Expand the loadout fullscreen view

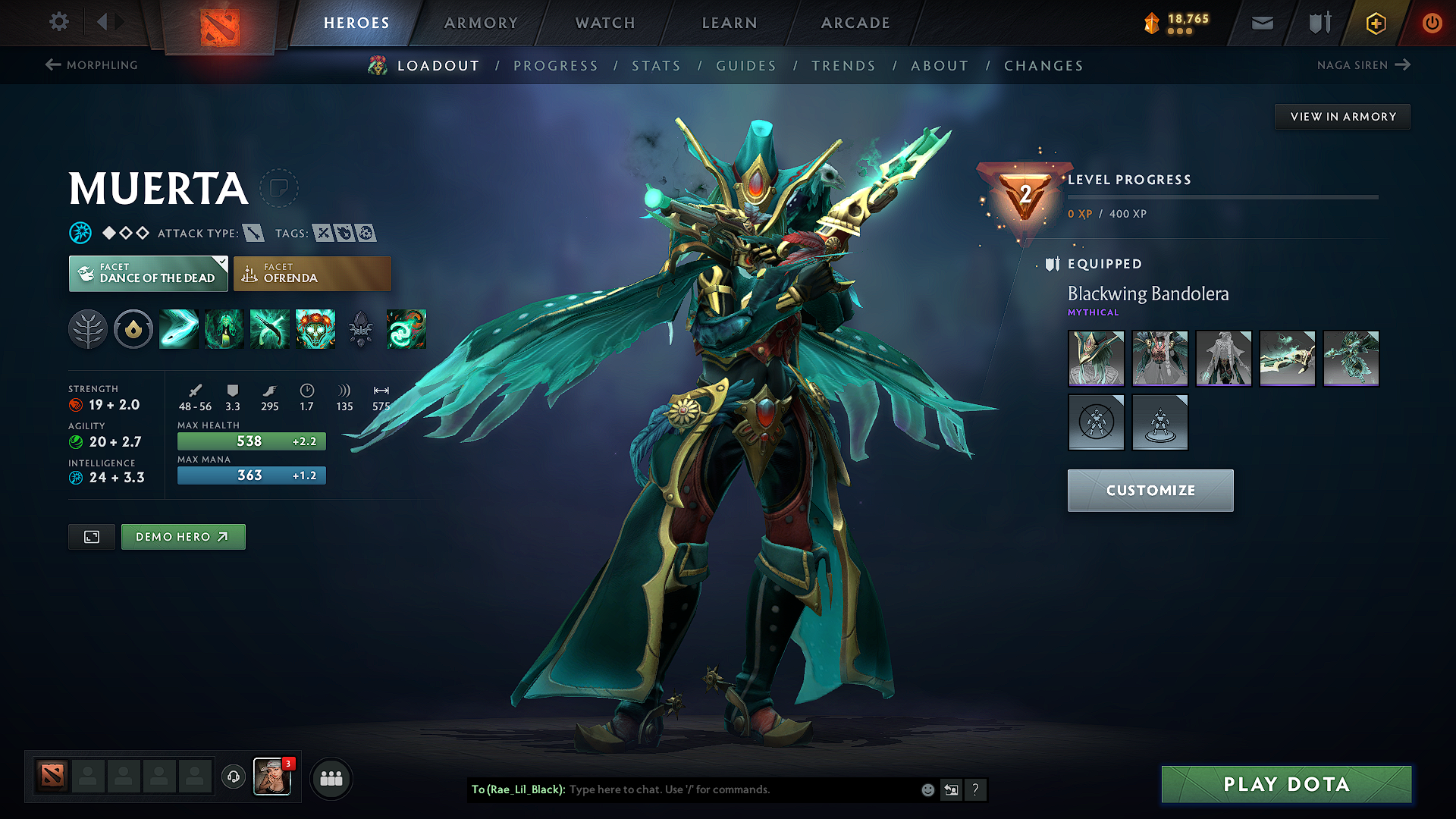[91, 537]
